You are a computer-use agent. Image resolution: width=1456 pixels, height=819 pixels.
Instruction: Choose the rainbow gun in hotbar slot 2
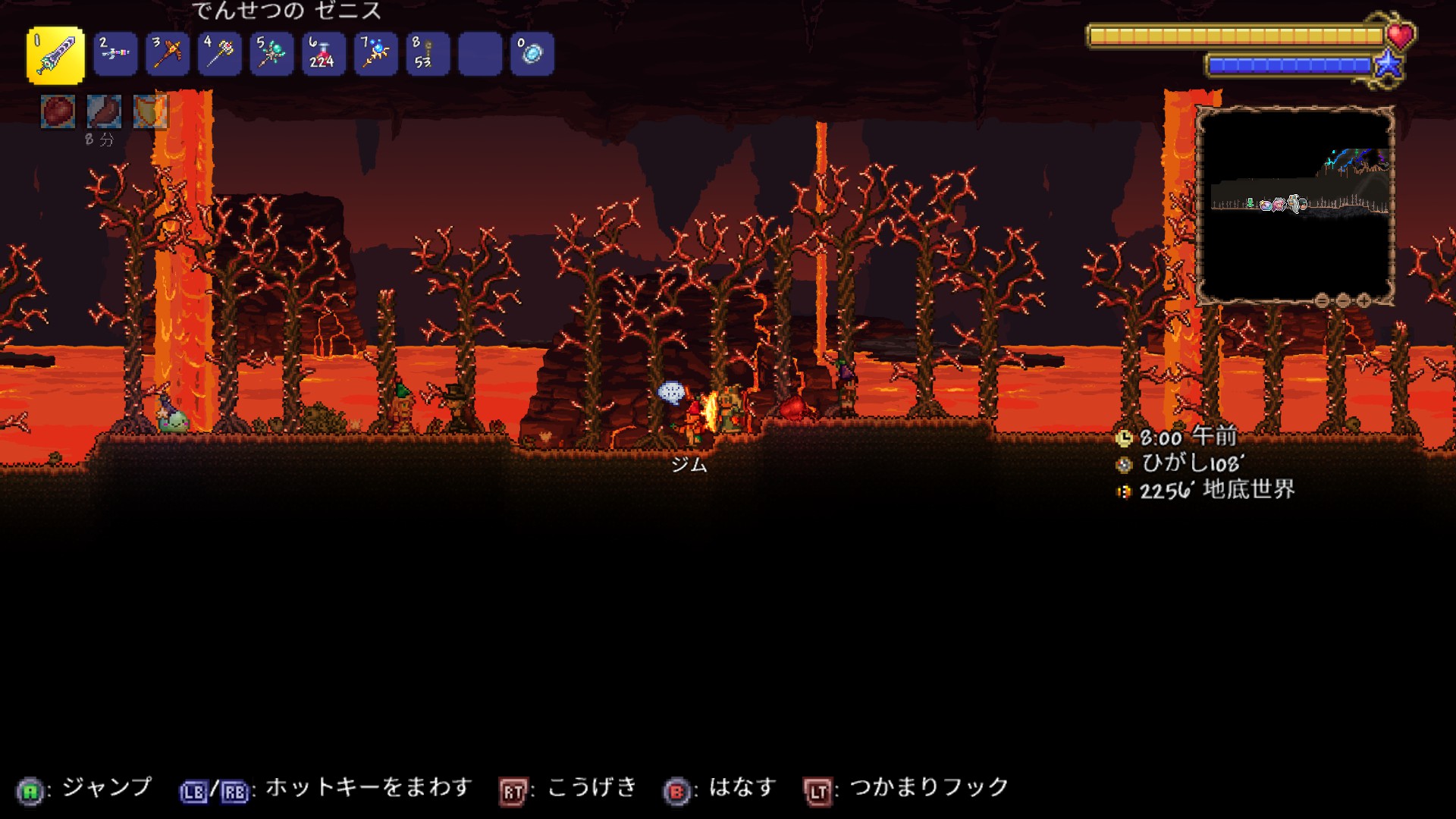point(115,54)
